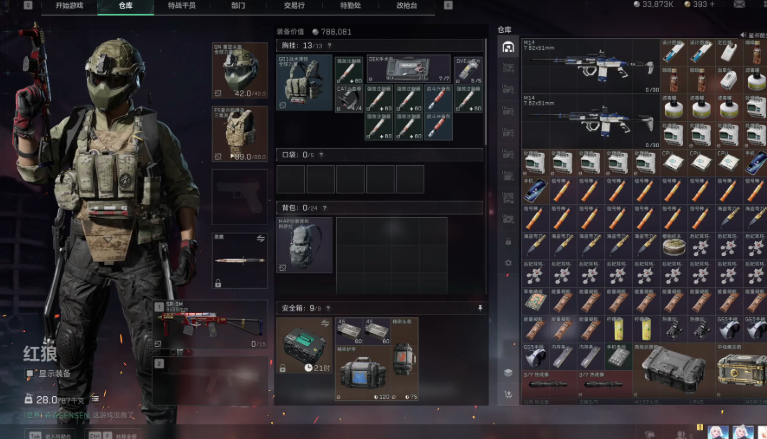This screenshot has width=767, height=439.
Task: Toggle the 显示装备 checkbox
Action: 30,374
